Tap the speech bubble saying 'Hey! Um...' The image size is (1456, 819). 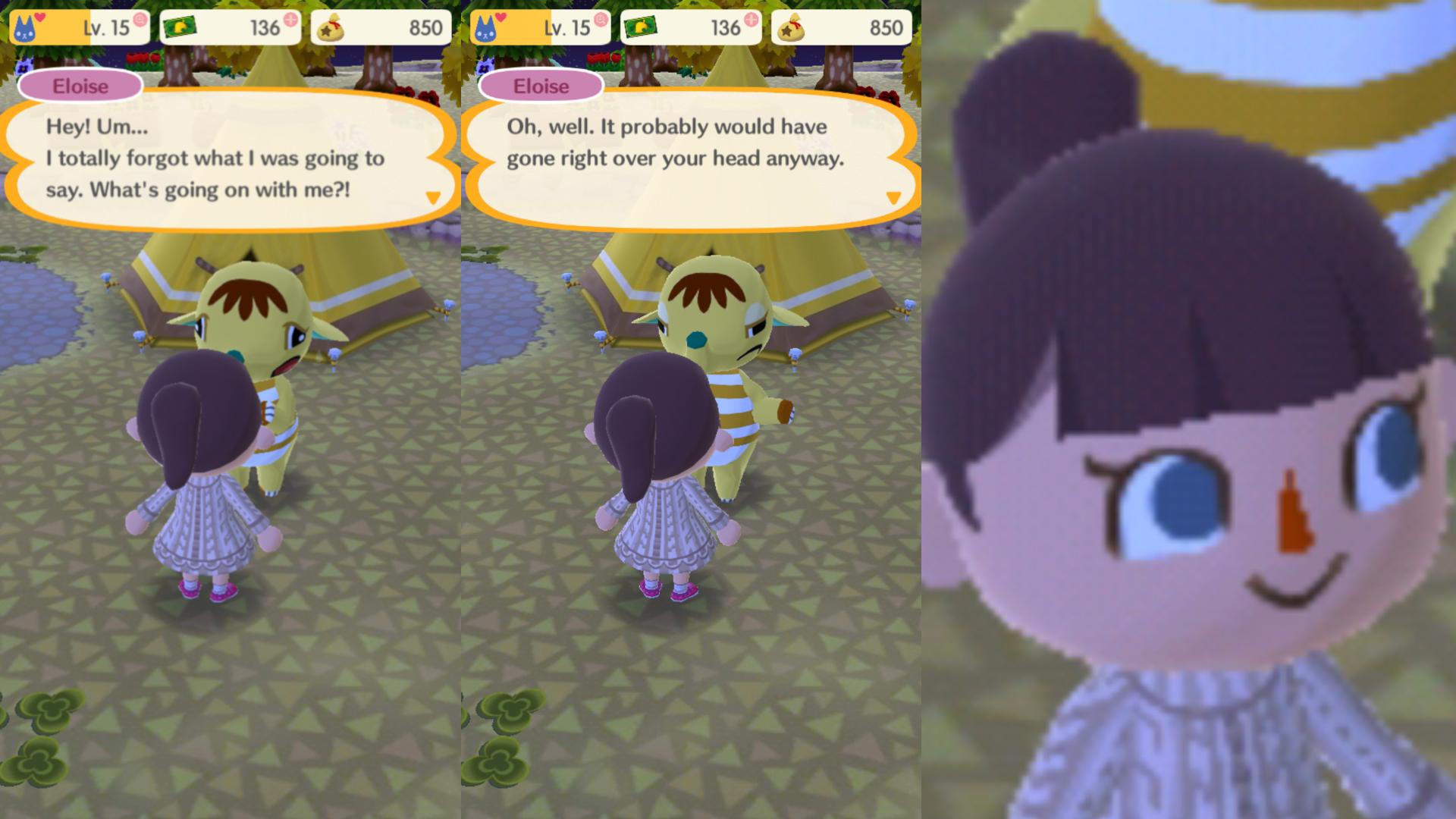220,159
